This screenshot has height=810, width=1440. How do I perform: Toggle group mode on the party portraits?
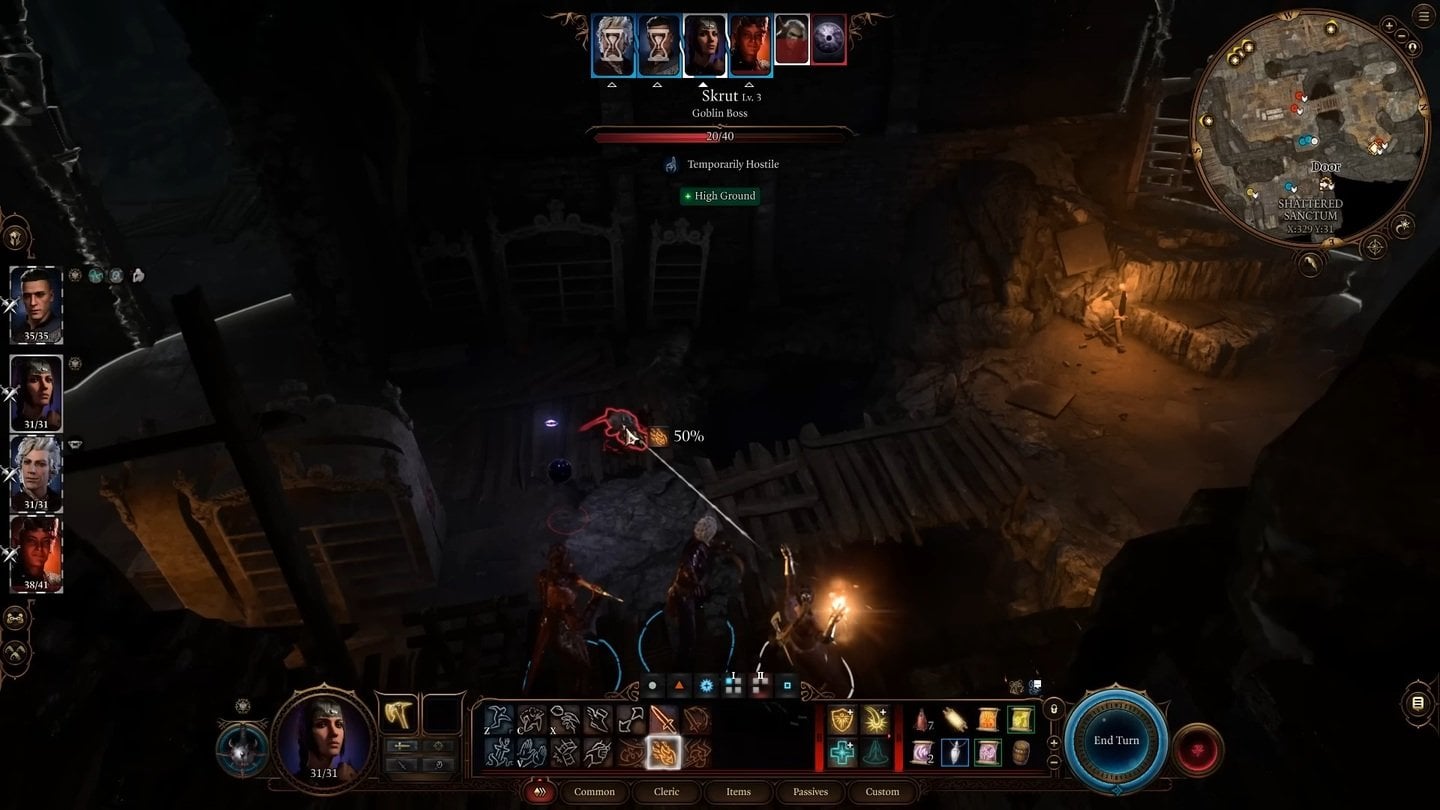[14, 619]
